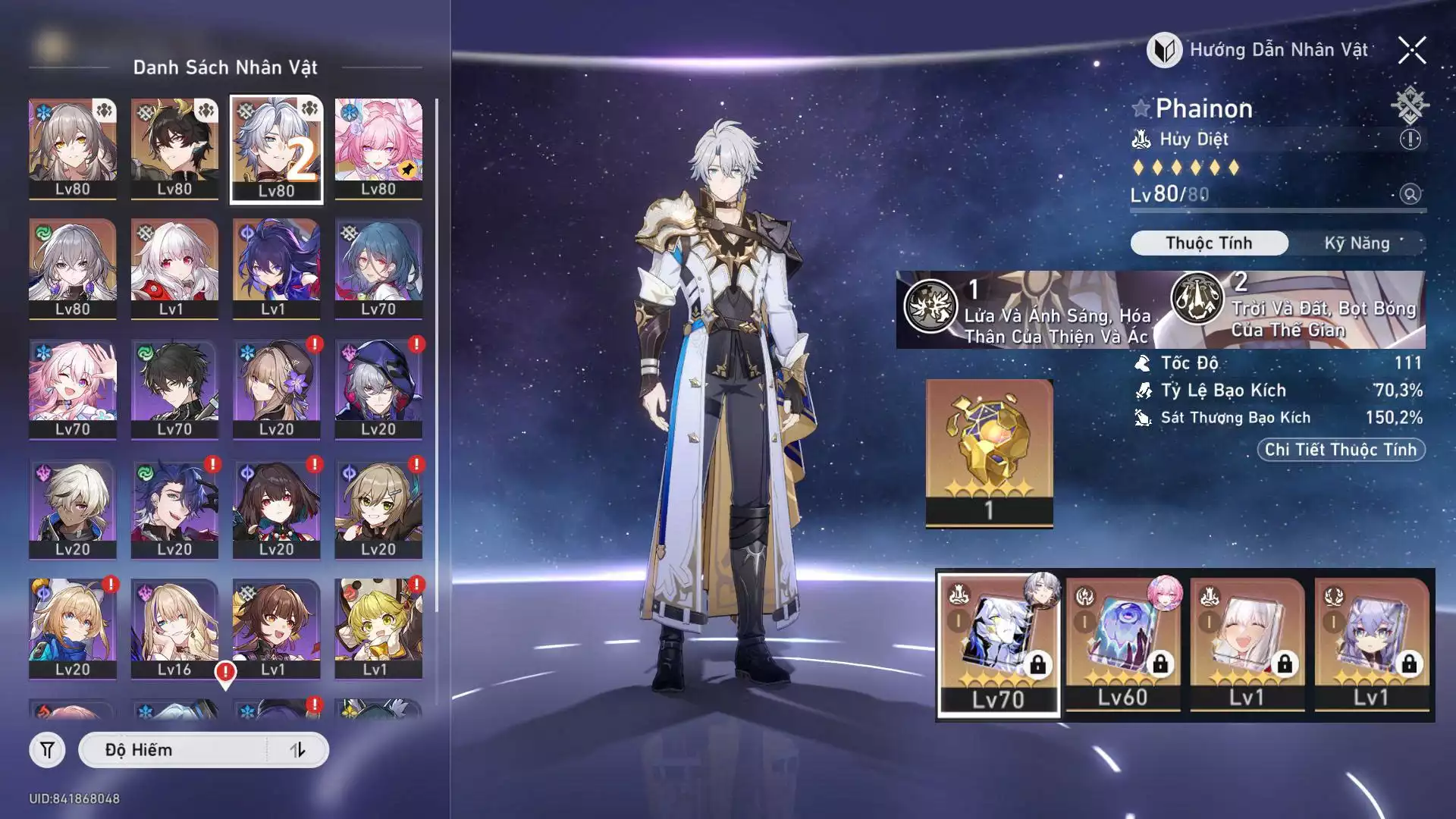
Task: Close the character screen with the X
Action: 1412,51
